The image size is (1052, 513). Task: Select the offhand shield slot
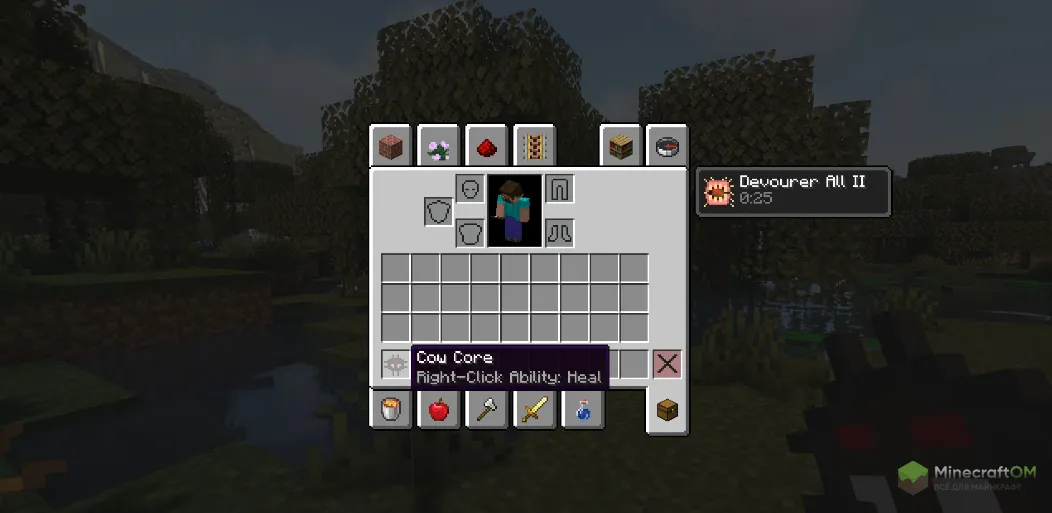point(438,211)
